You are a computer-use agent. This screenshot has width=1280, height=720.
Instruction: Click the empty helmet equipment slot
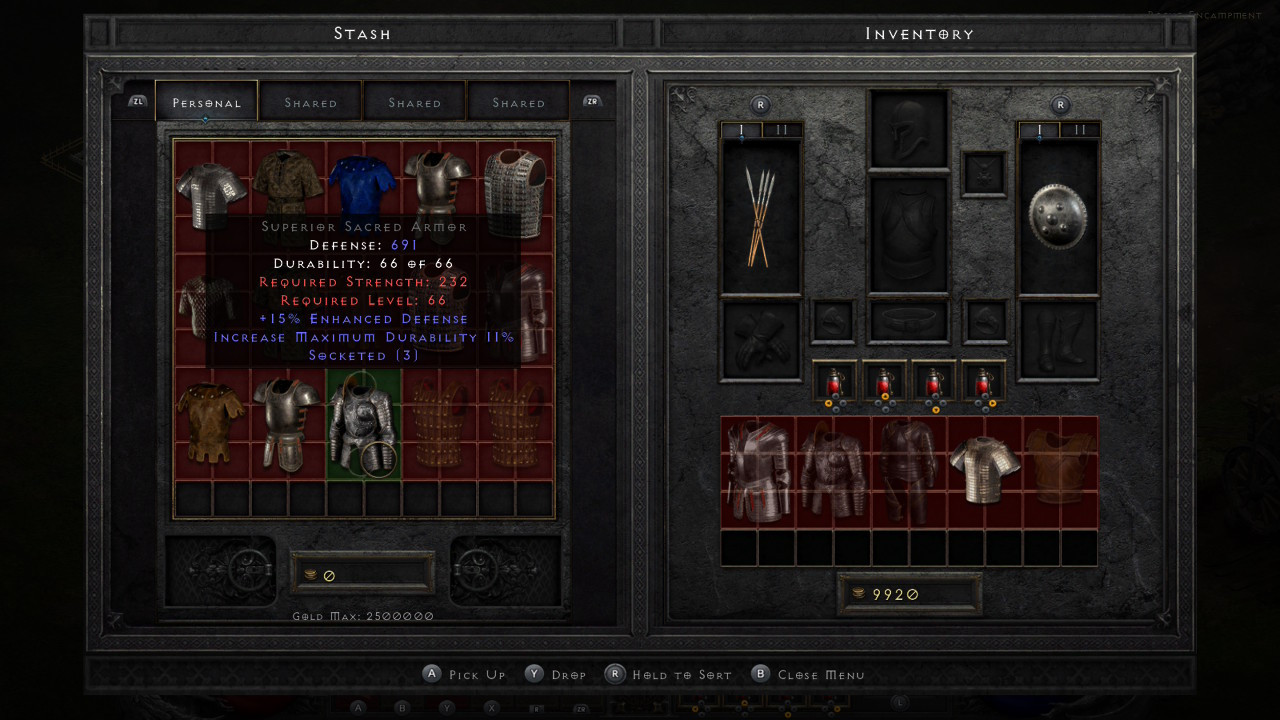coord(909,129)
